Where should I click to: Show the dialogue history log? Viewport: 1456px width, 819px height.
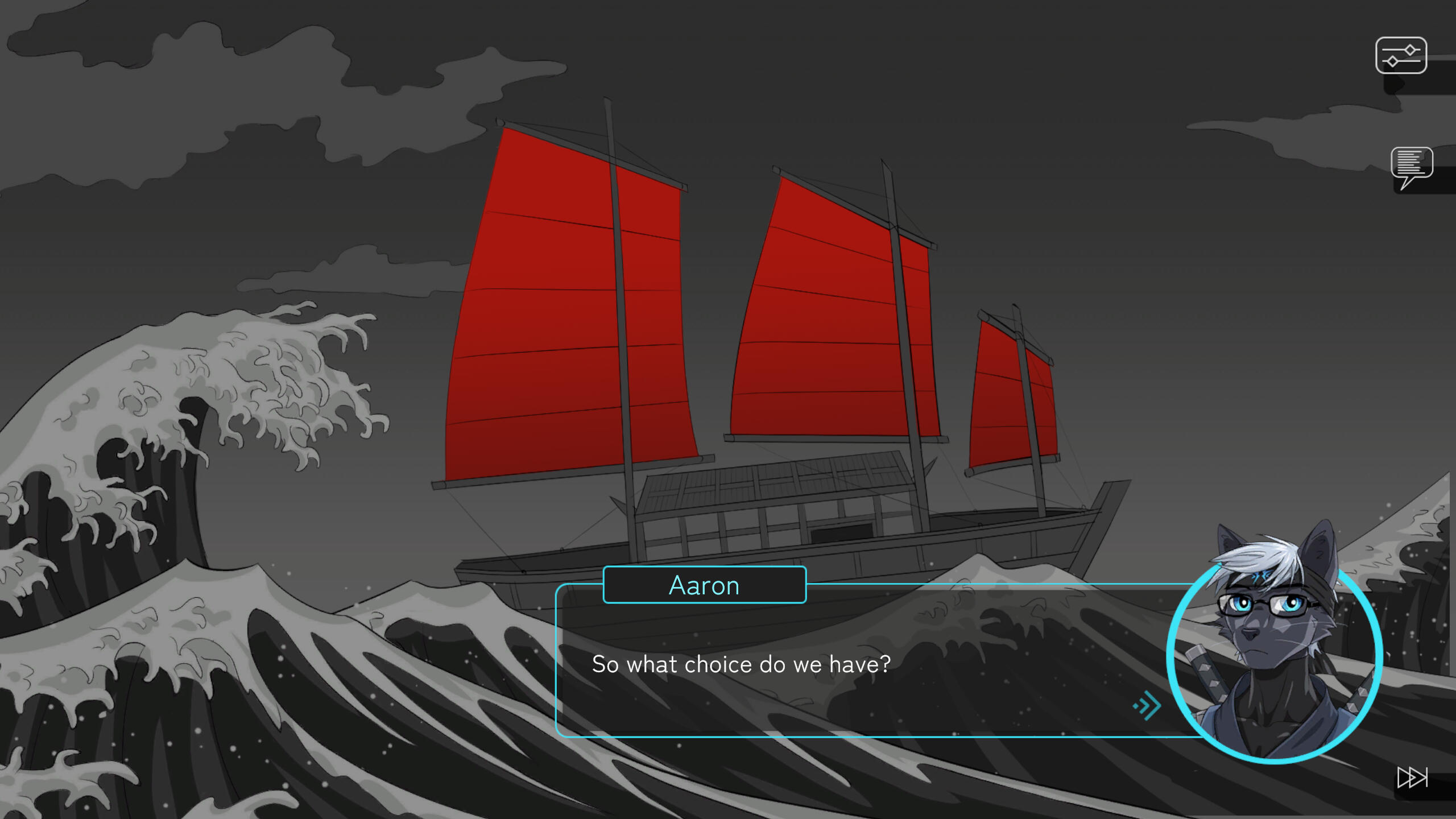1411,166
